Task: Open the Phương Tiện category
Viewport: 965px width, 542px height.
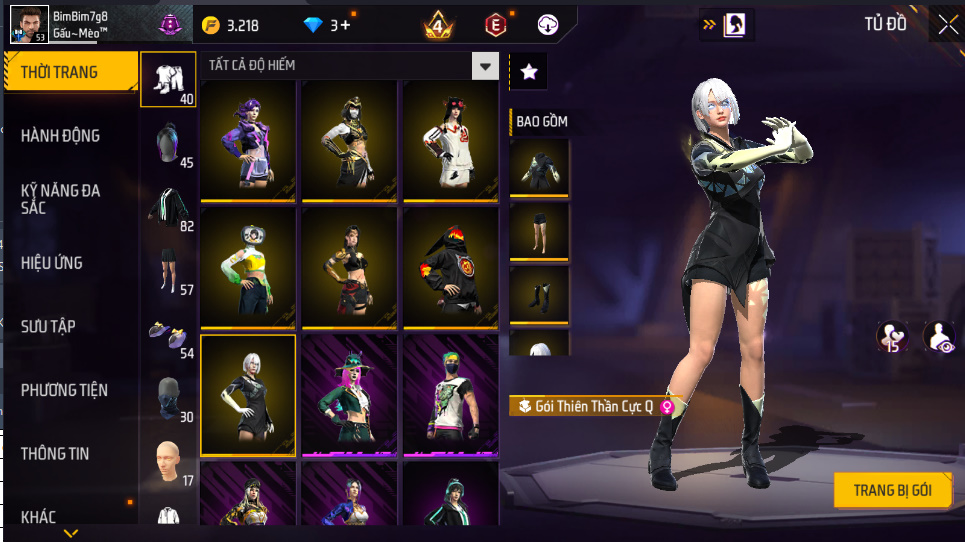Action: pos(65,390)
